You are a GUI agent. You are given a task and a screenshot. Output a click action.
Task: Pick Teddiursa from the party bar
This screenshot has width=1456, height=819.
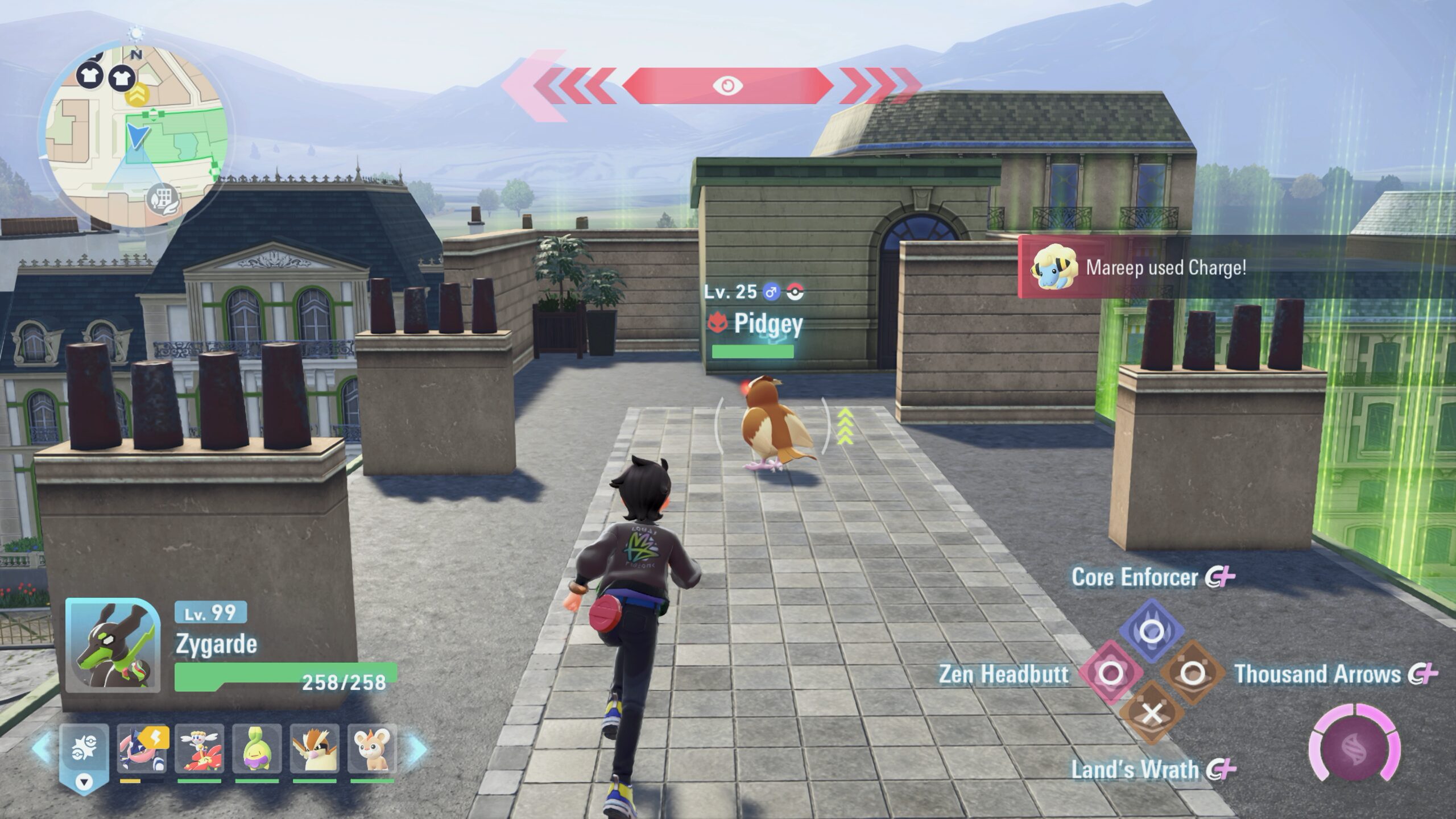[371, 749]
